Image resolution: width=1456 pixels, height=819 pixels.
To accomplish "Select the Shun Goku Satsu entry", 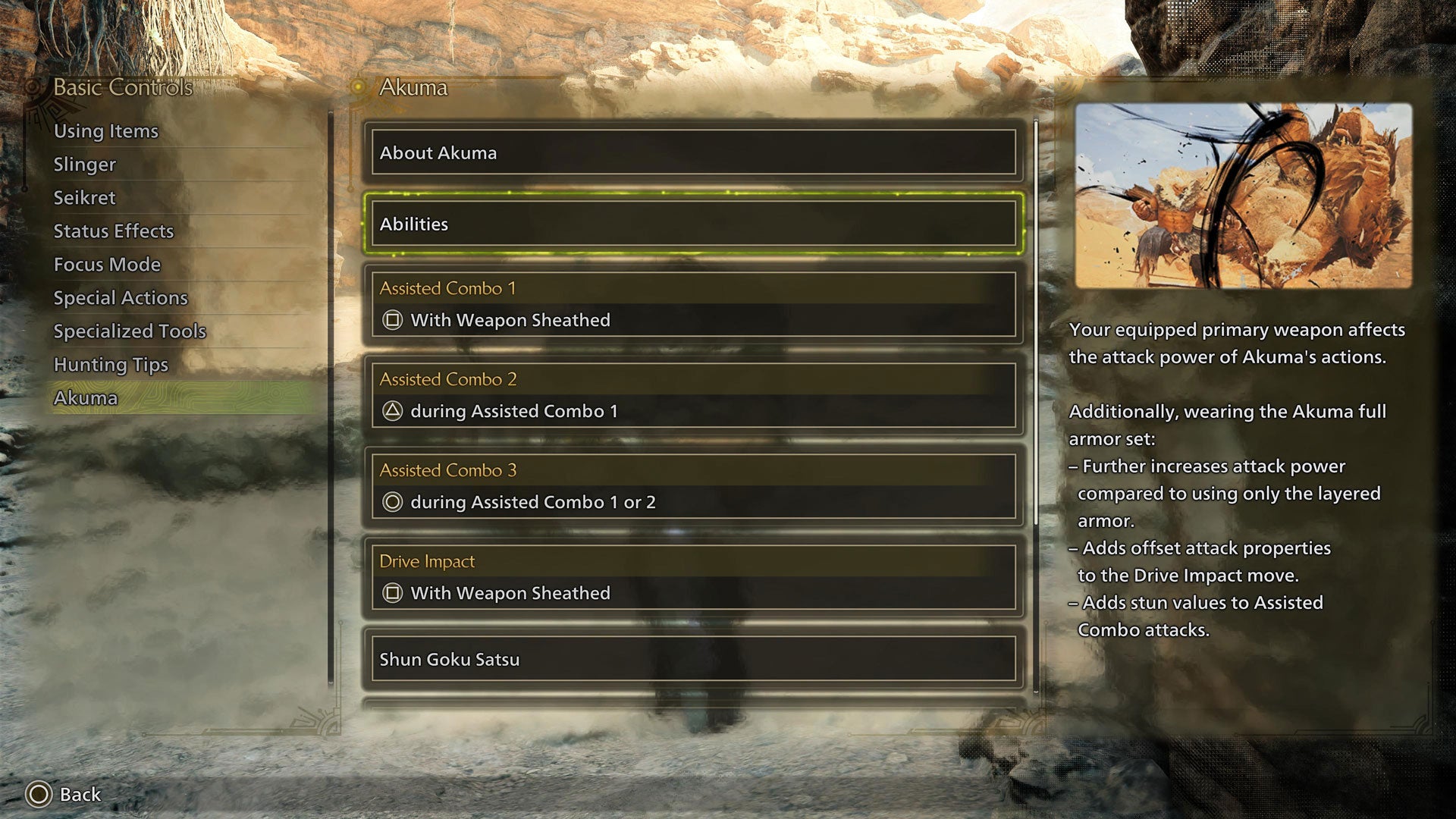I will click(692, 660).
